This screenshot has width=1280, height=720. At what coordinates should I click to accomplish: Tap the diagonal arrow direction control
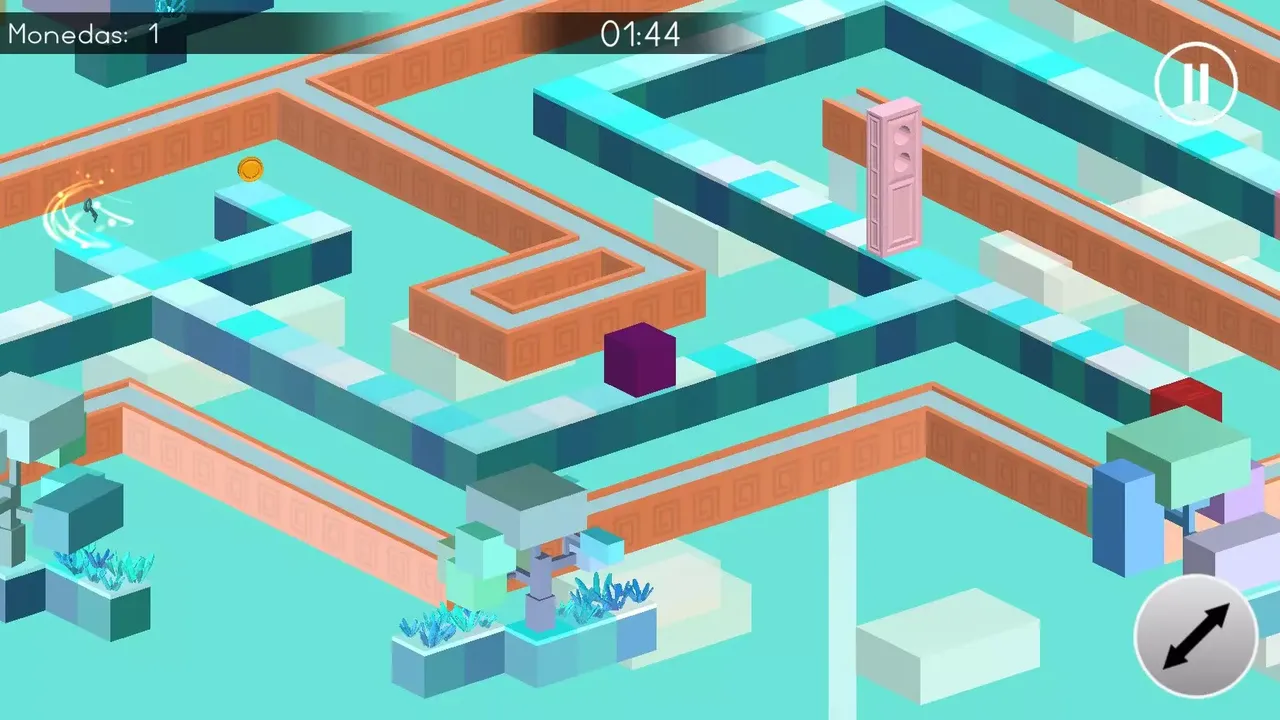(x=1197, y=637)
